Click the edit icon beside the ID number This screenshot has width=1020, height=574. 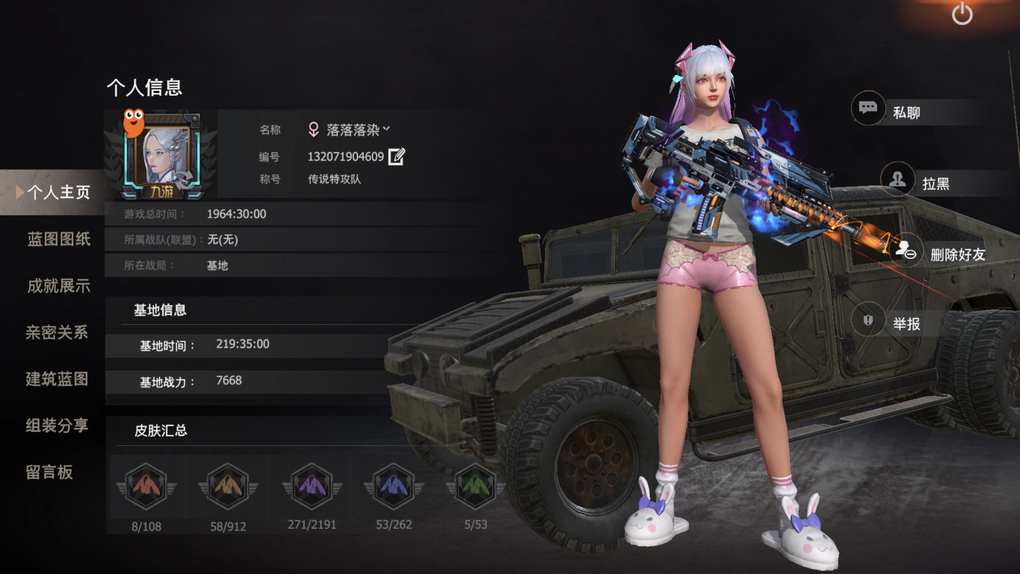coord(397,156)
